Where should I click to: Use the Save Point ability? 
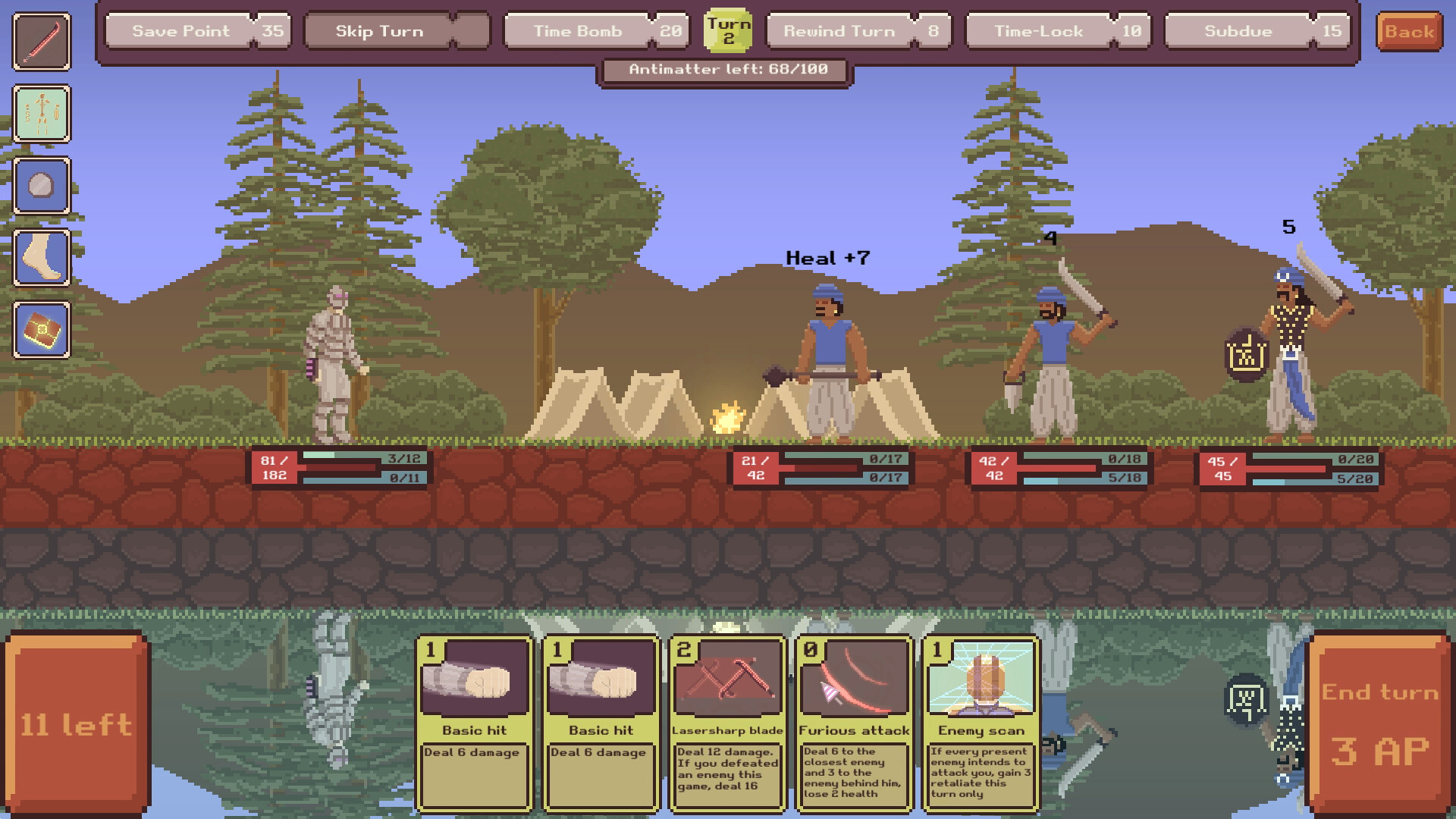click(x=196, y=31)
